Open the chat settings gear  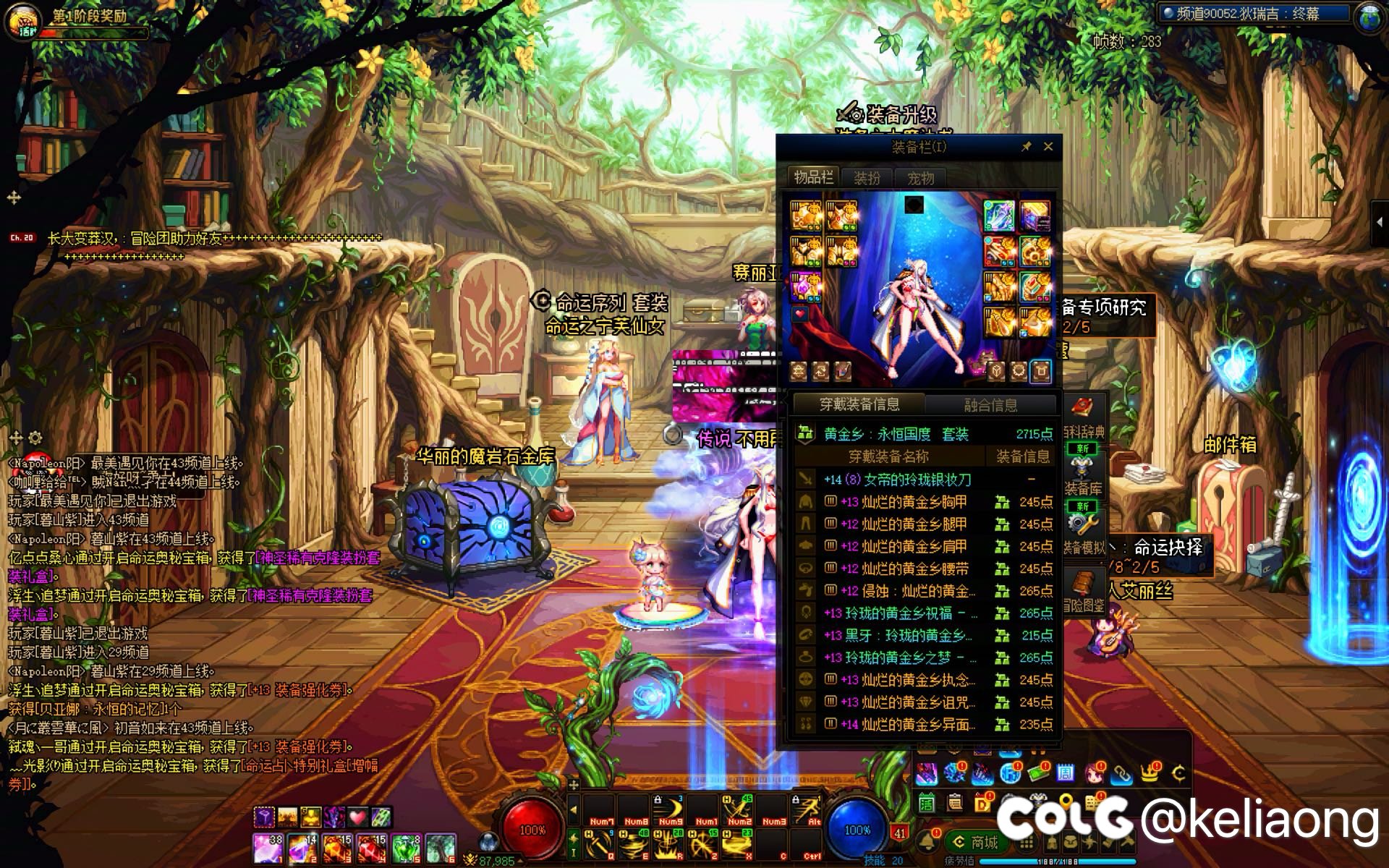[35, 438]
